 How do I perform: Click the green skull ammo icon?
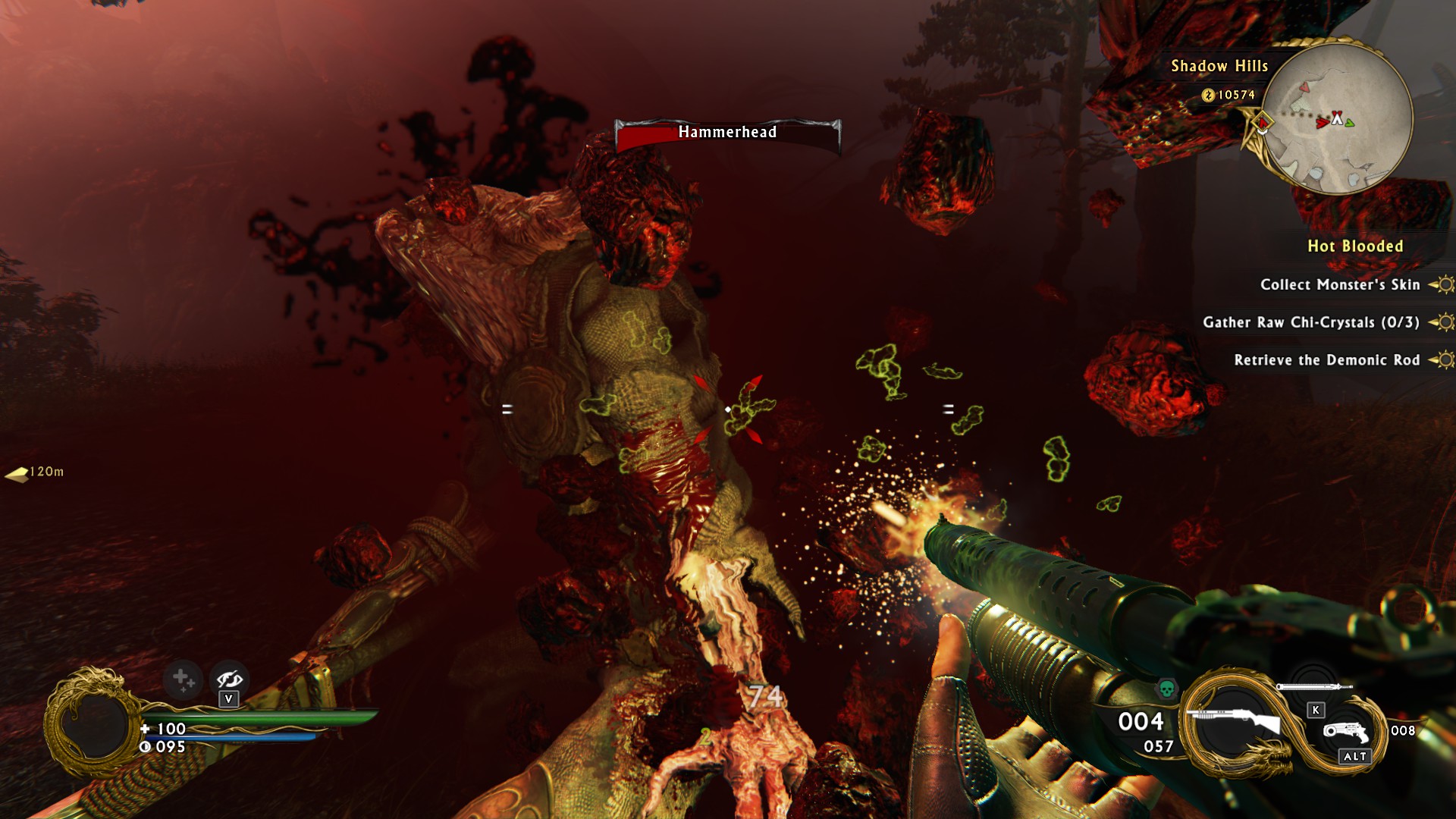click(x=1166, y=689)
